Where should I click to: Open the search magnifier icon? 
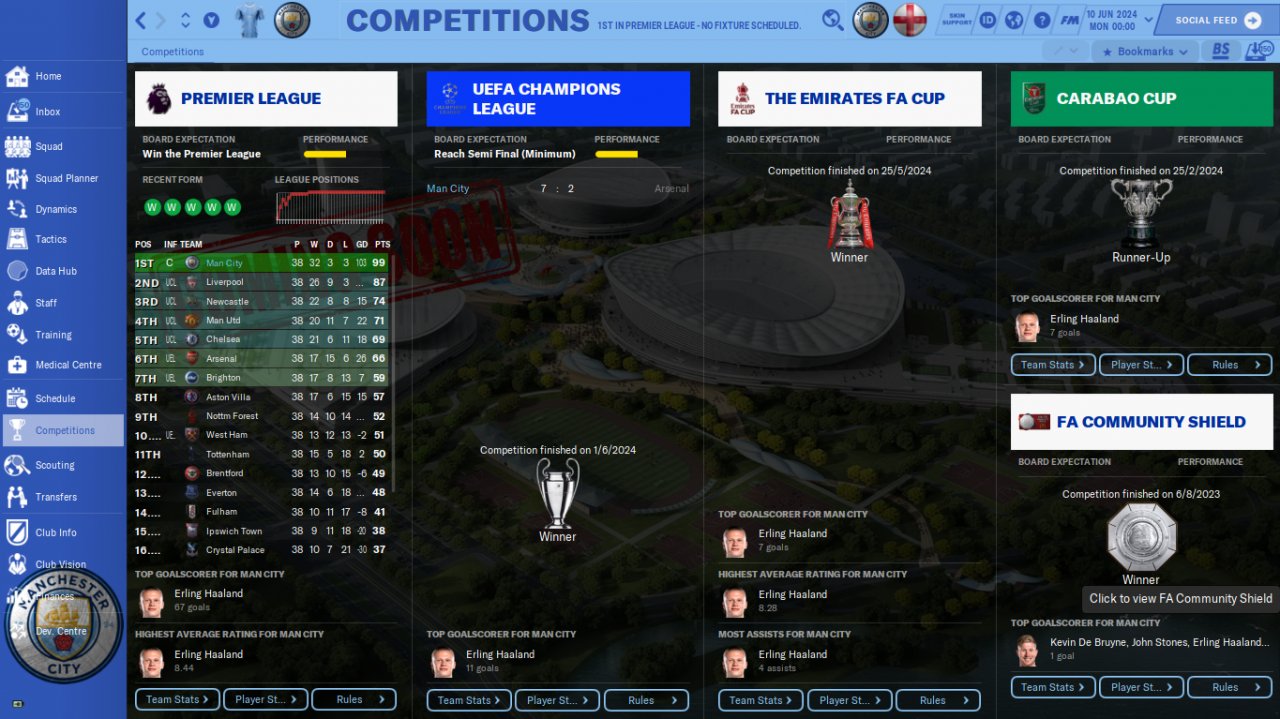832,20
